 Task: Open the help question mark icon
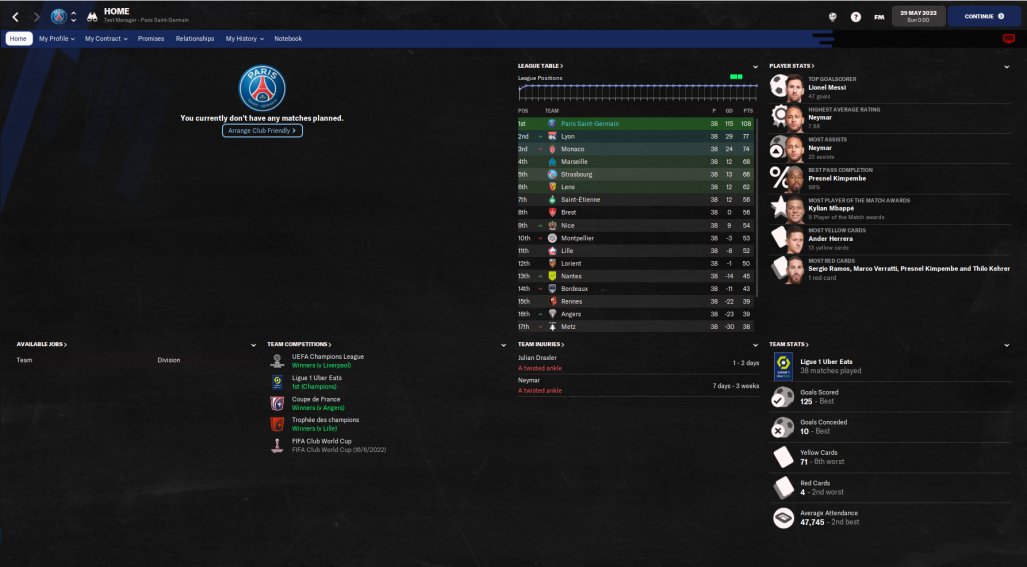coord(855,17)
